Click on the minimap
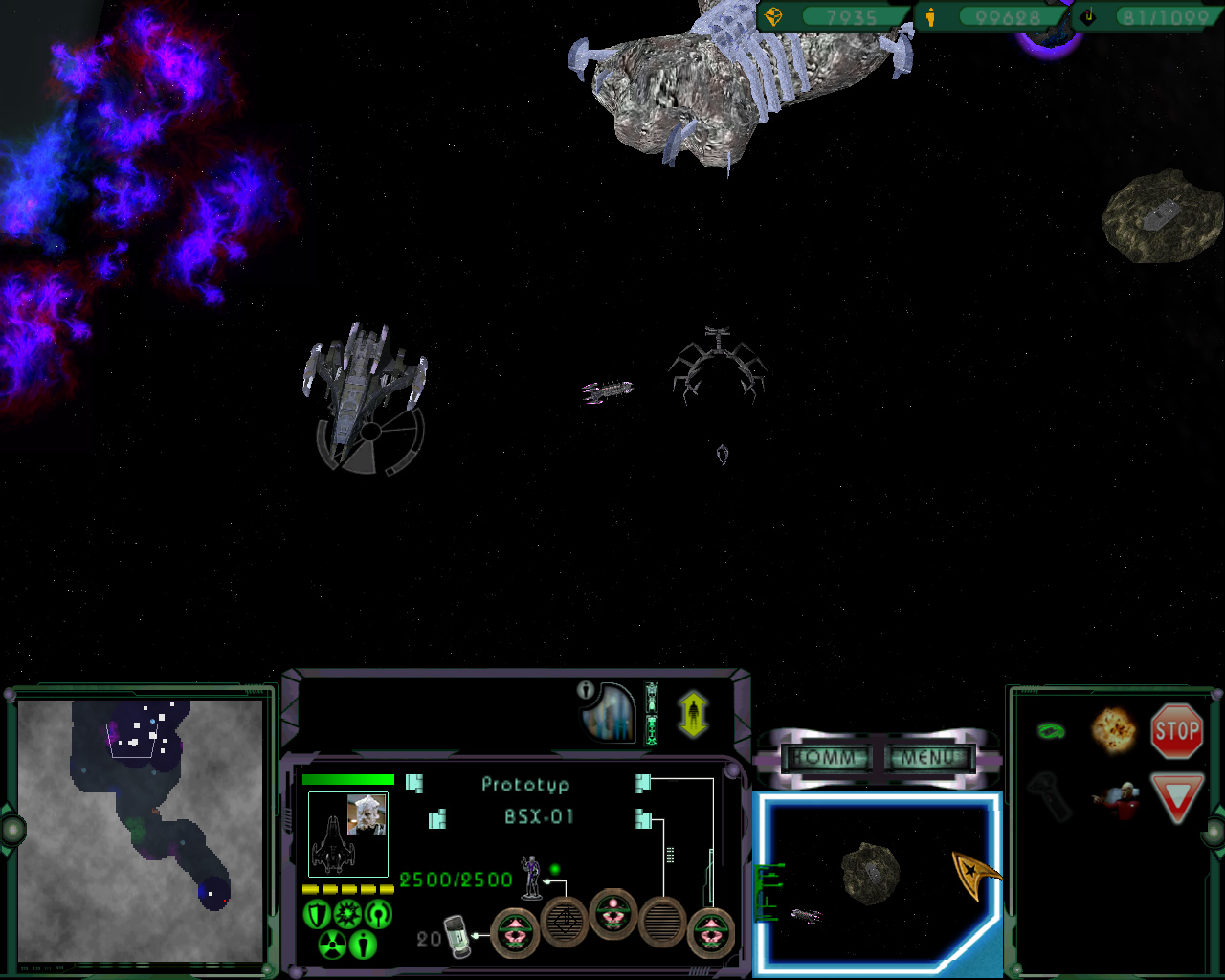This screenshot has width=1225, height=980. pyautogui.click(x=141, y=830)
